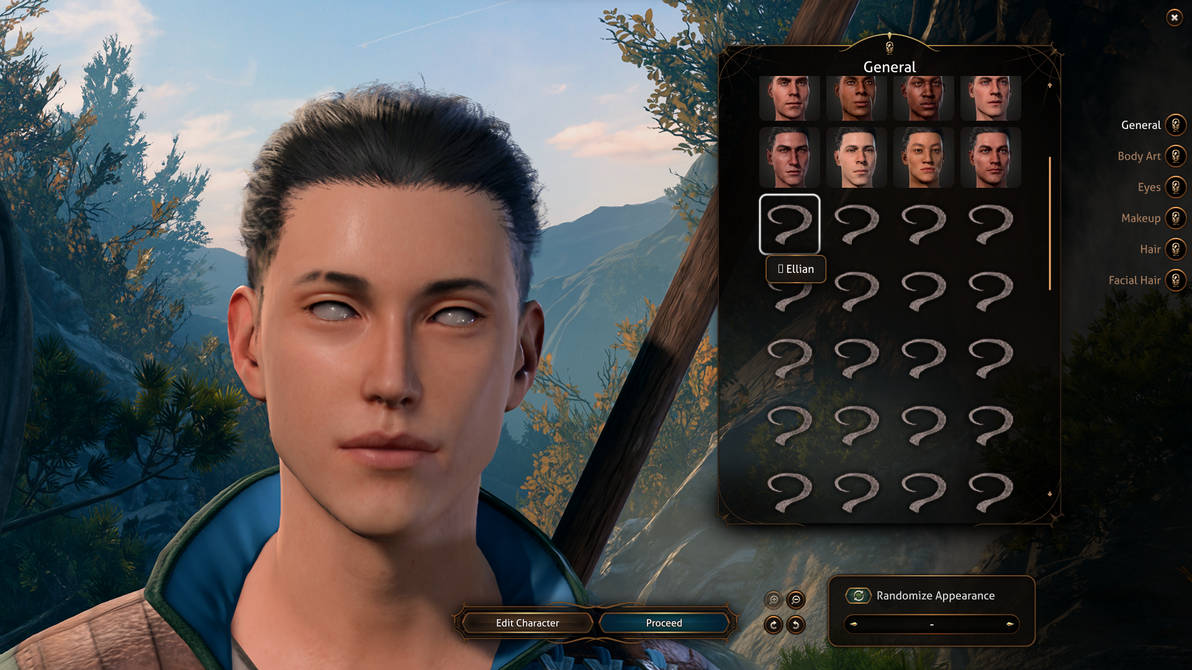Screen dimensions: 1192x670
Task: Close the character creation screen
Action: pyautogui.click(x=1174, y=18)
